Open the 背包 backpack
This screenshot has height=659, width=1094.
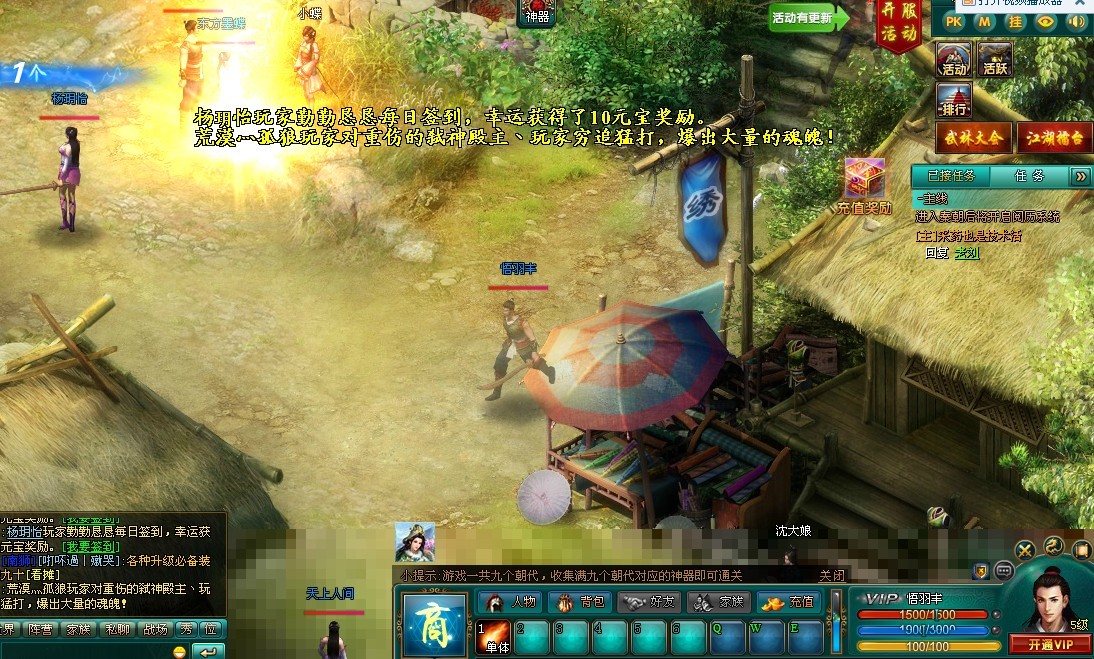pyautogui.click(x=580, y=602)
